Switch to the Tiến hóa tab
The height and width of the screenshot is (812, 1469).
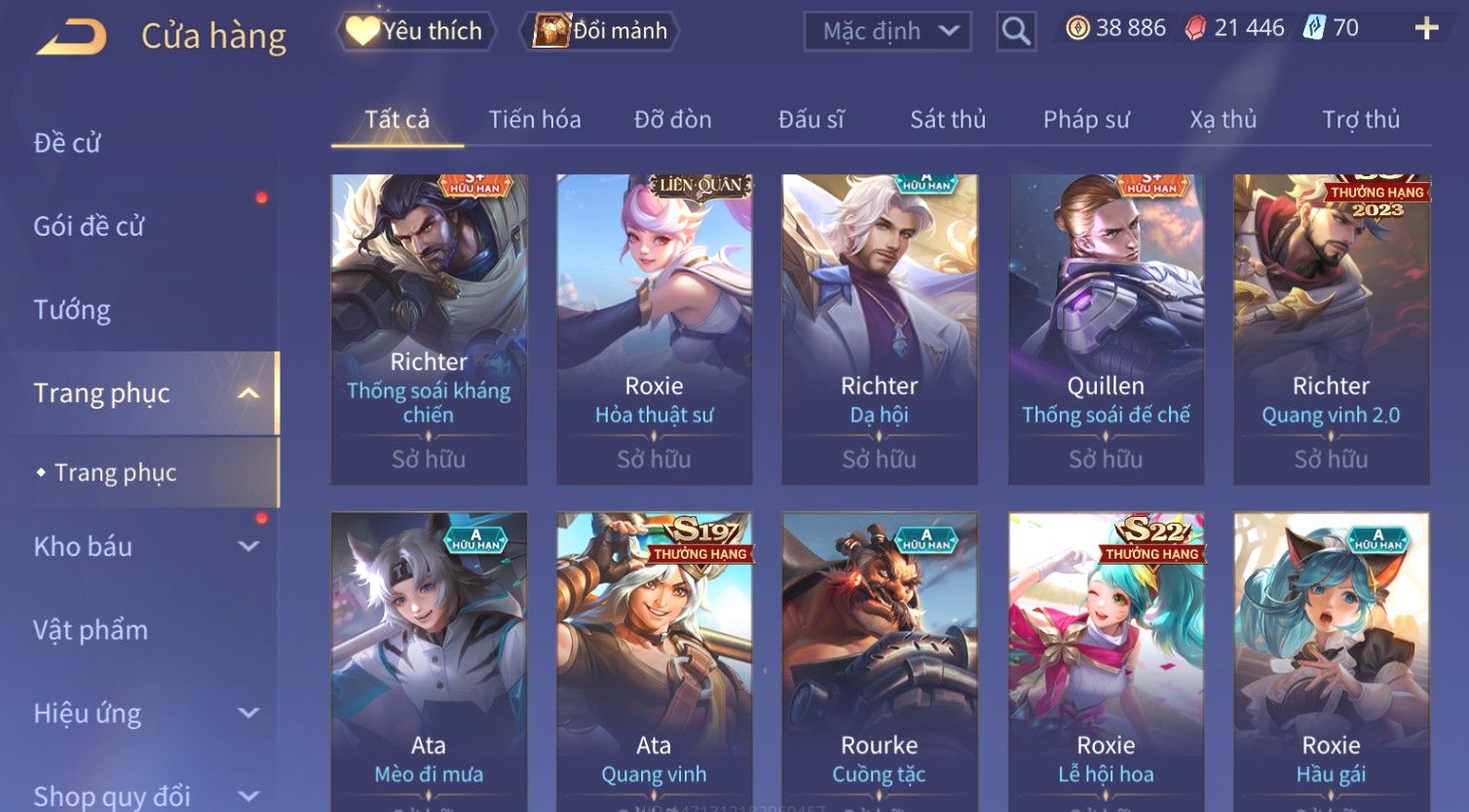[x=534, y=120]
